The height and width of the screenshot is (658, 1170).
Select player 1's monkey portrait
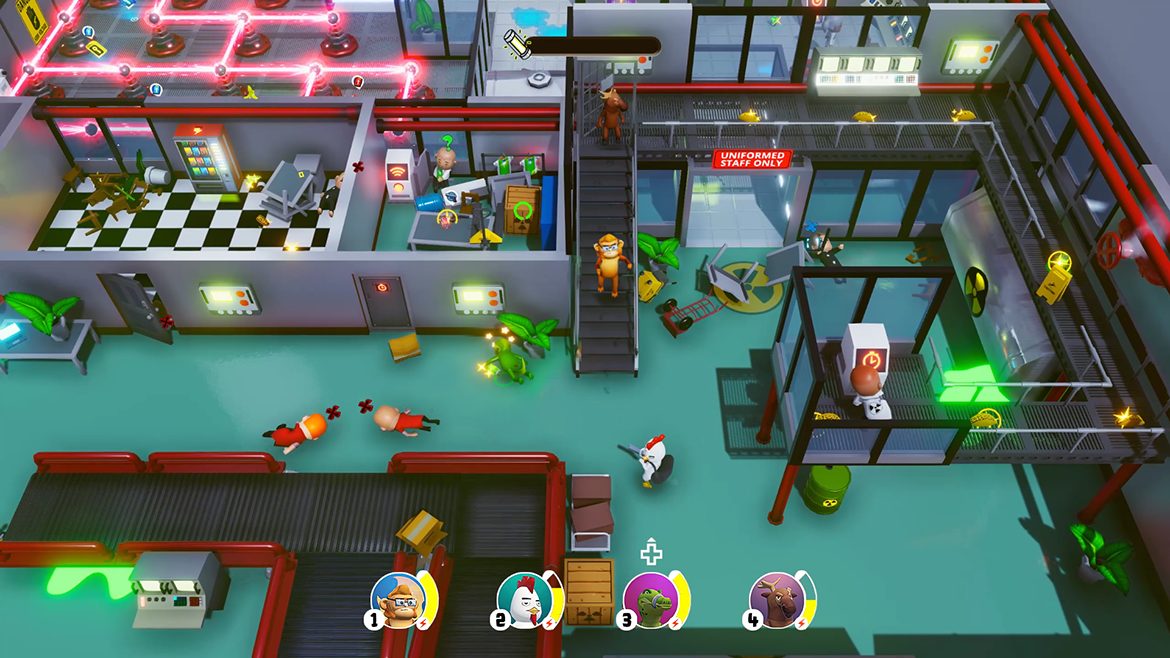(398, 599)
